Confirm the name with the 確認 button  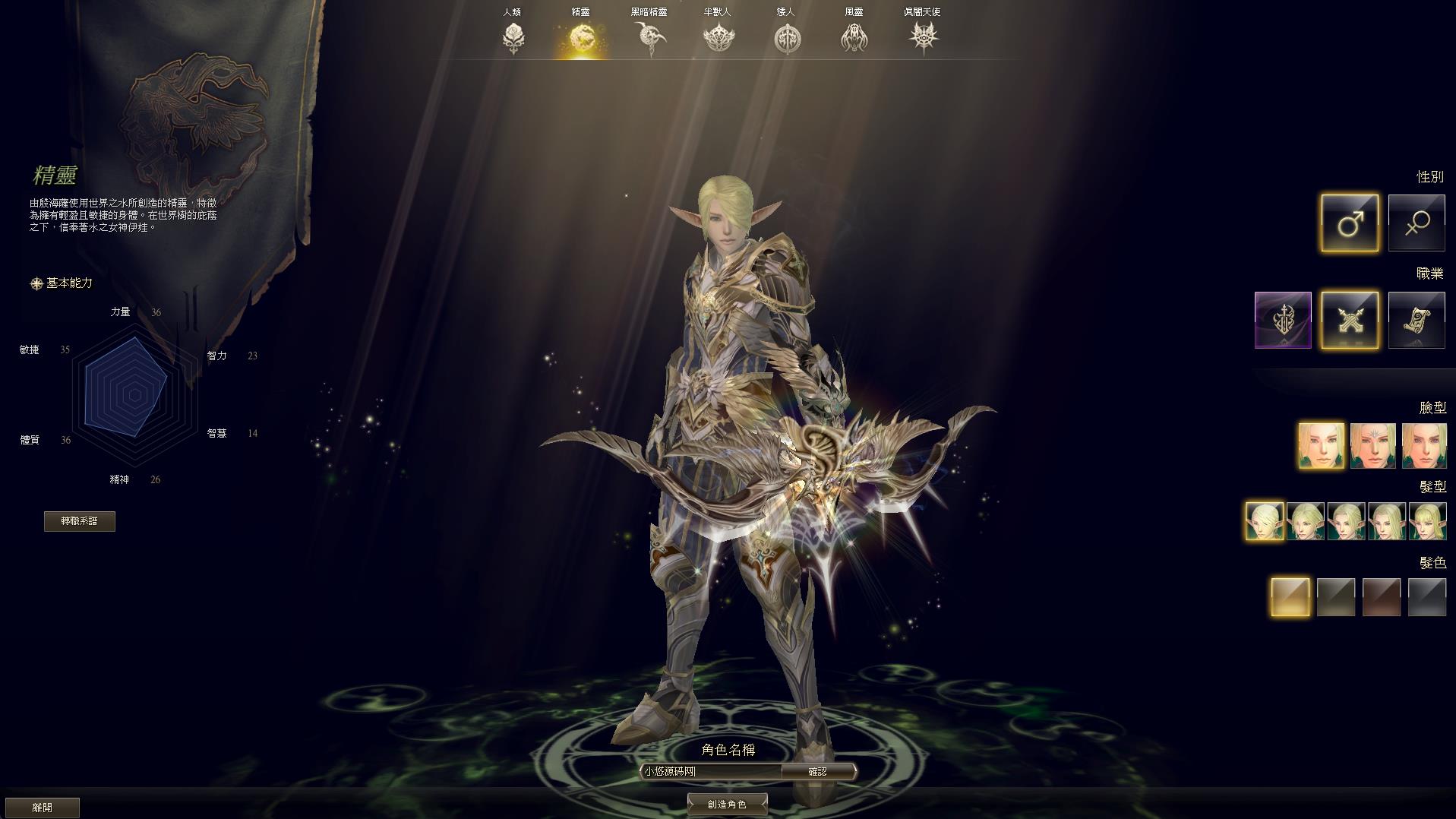(817, 771)
